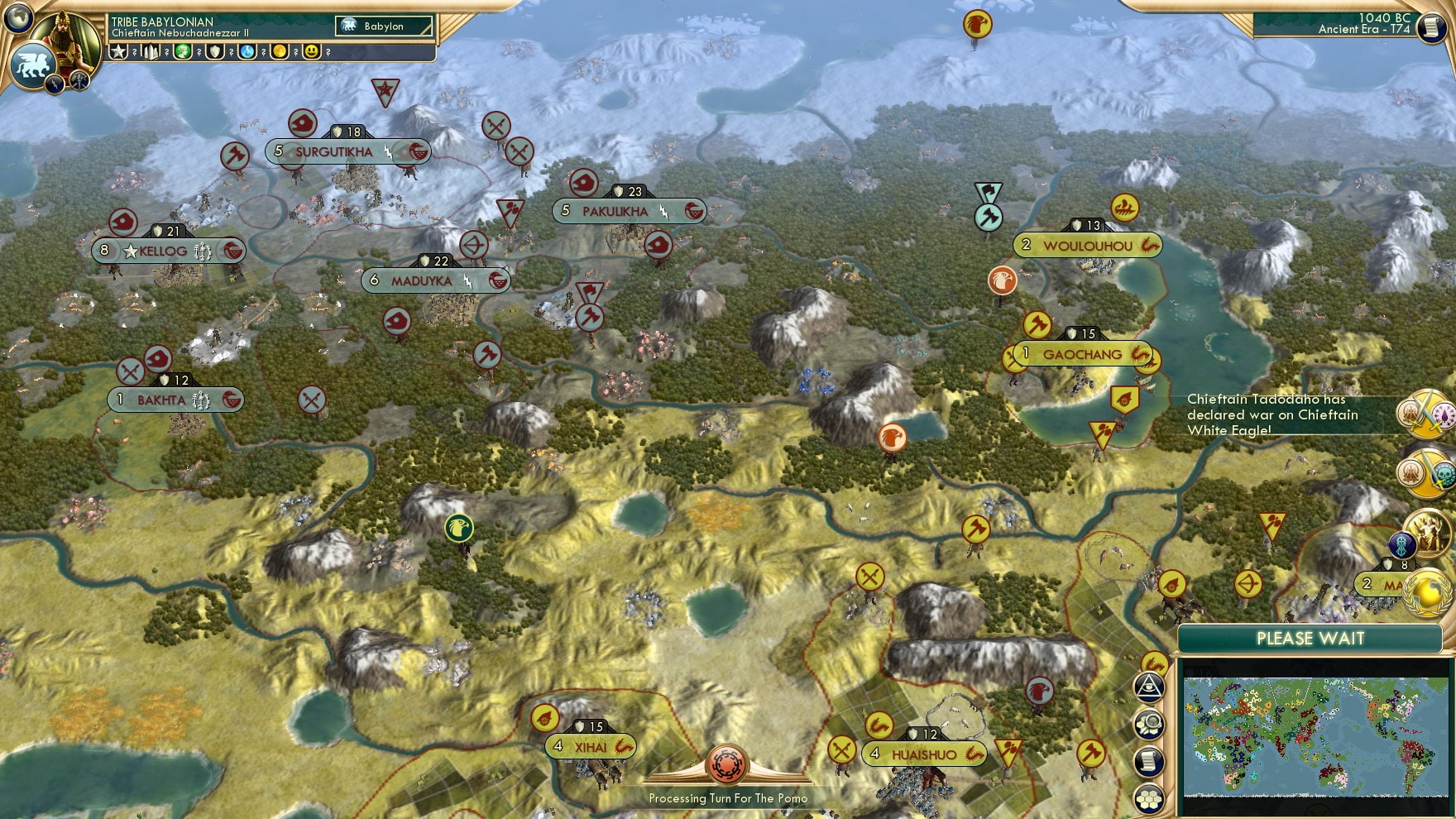The width and height of the screenshot is (1456, 819).
Task: Click the blue science flask icon
Action: (x=248, y=53)
